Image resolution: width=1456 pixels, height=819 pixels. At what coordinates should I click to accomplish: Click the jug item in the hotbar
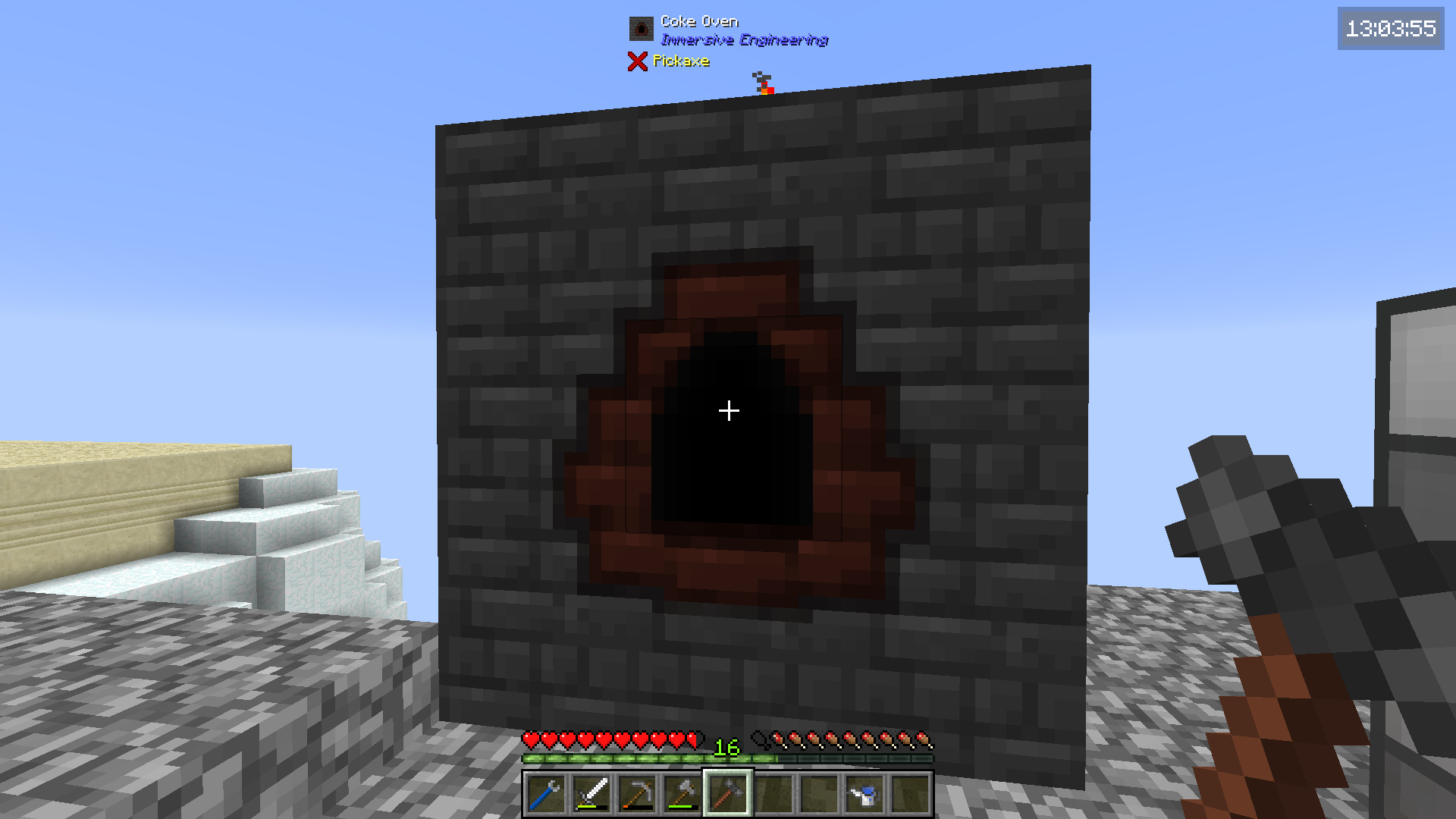[x=864, y=795]
